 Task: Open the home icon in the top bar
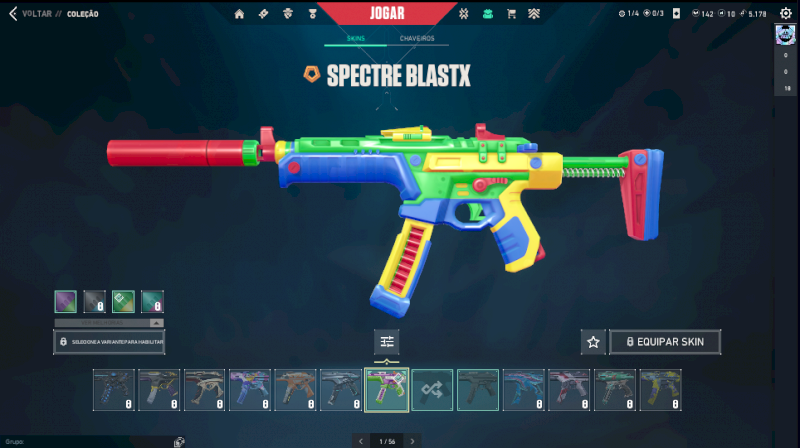coord(239,14)
